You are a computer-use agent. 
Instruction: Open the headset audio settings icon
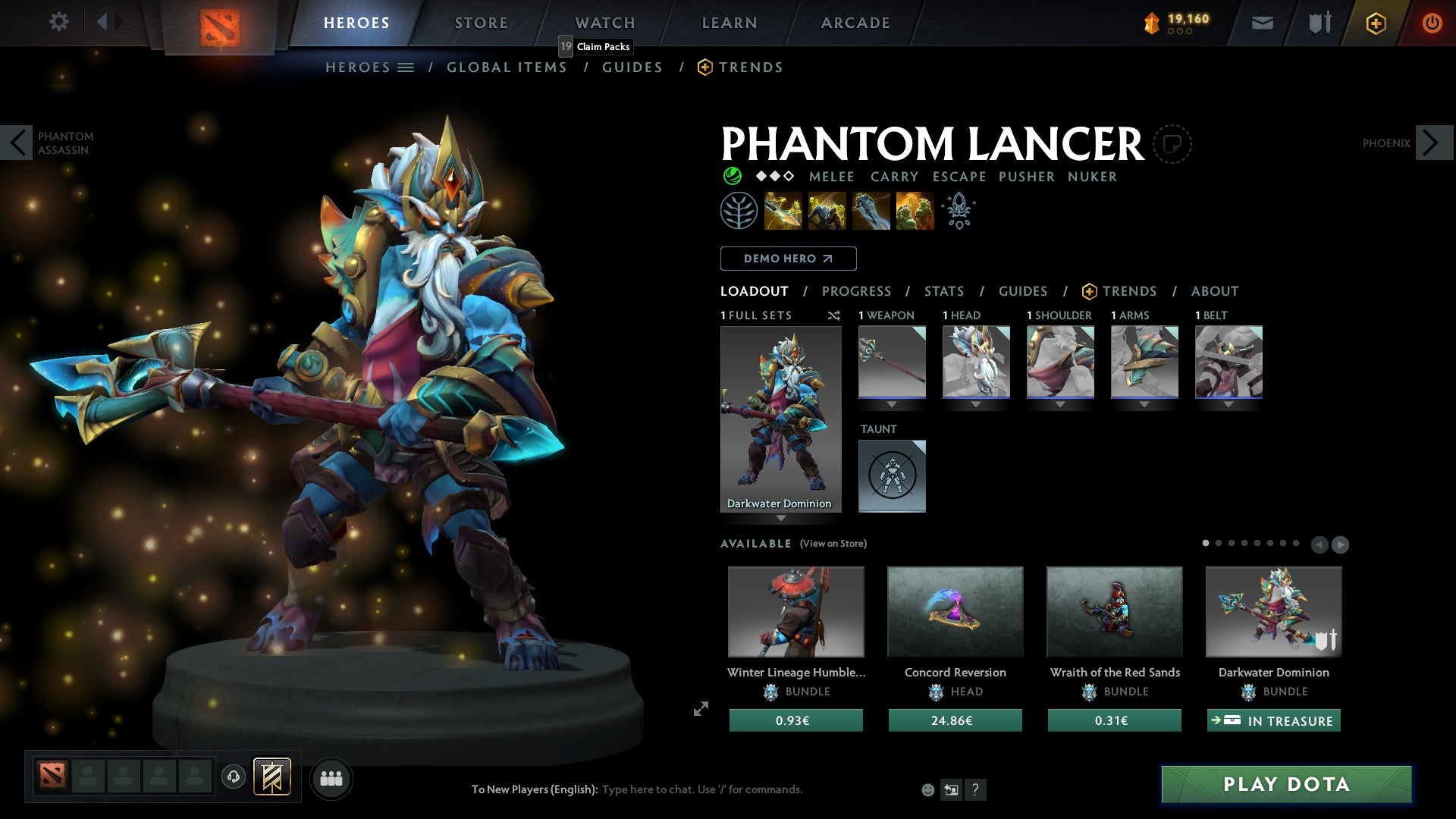click(233, 778)
